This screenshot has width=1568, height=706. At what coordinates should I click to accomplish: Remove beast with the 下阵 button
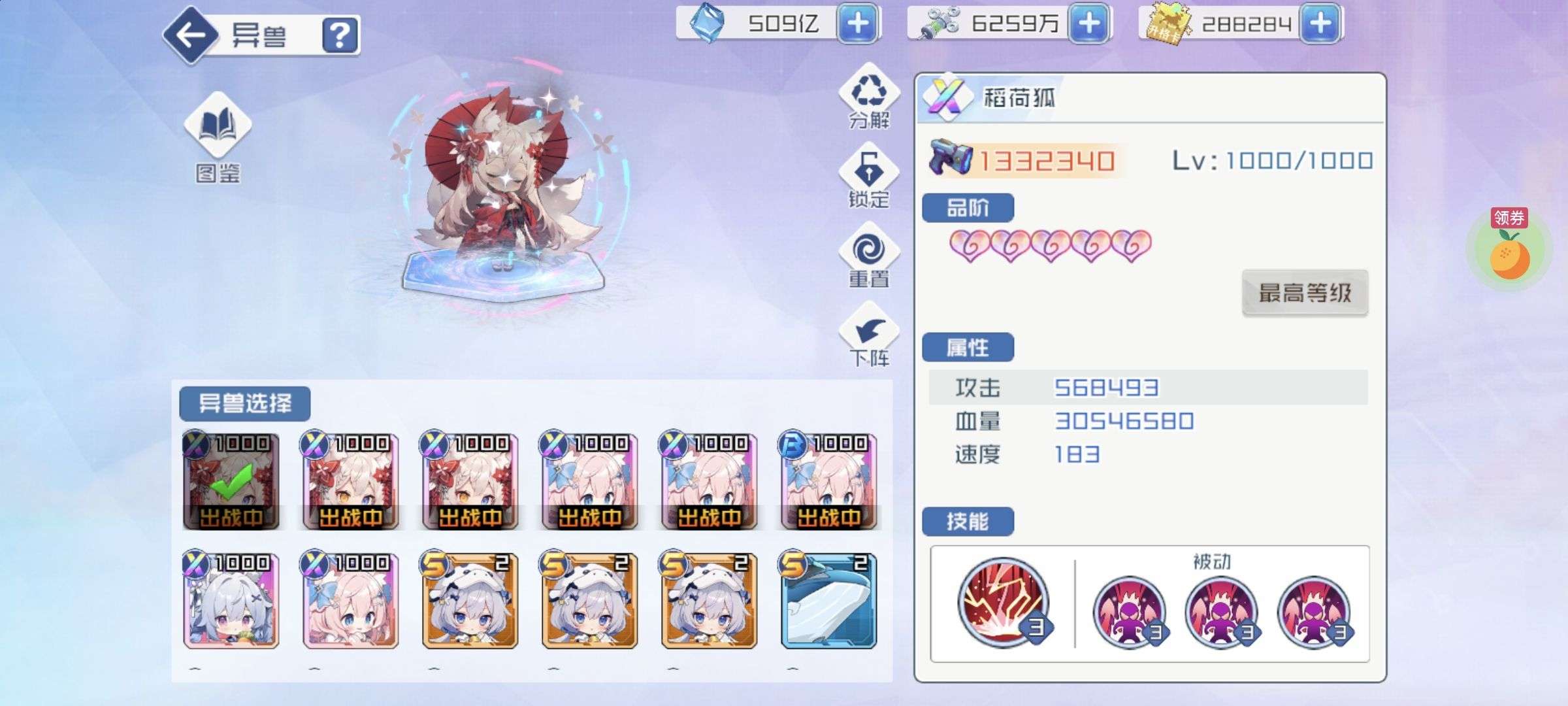[x=869, y=335]
